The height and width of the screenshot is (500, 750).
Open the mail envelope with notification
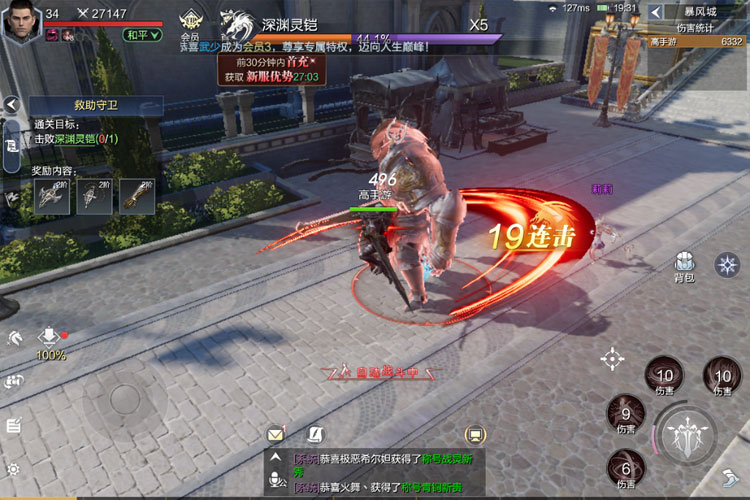click(276, 434)
